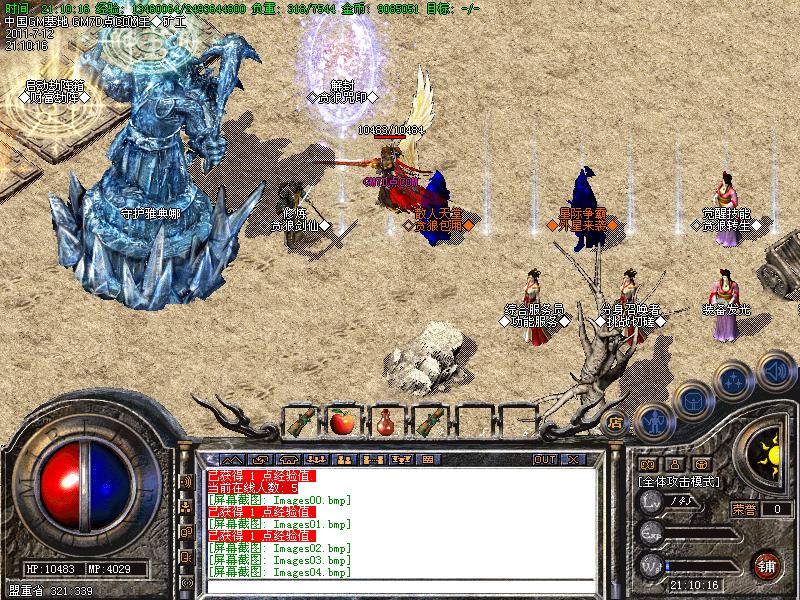
Task: Use the red apple in the hotbar
Action: (342, 421)
